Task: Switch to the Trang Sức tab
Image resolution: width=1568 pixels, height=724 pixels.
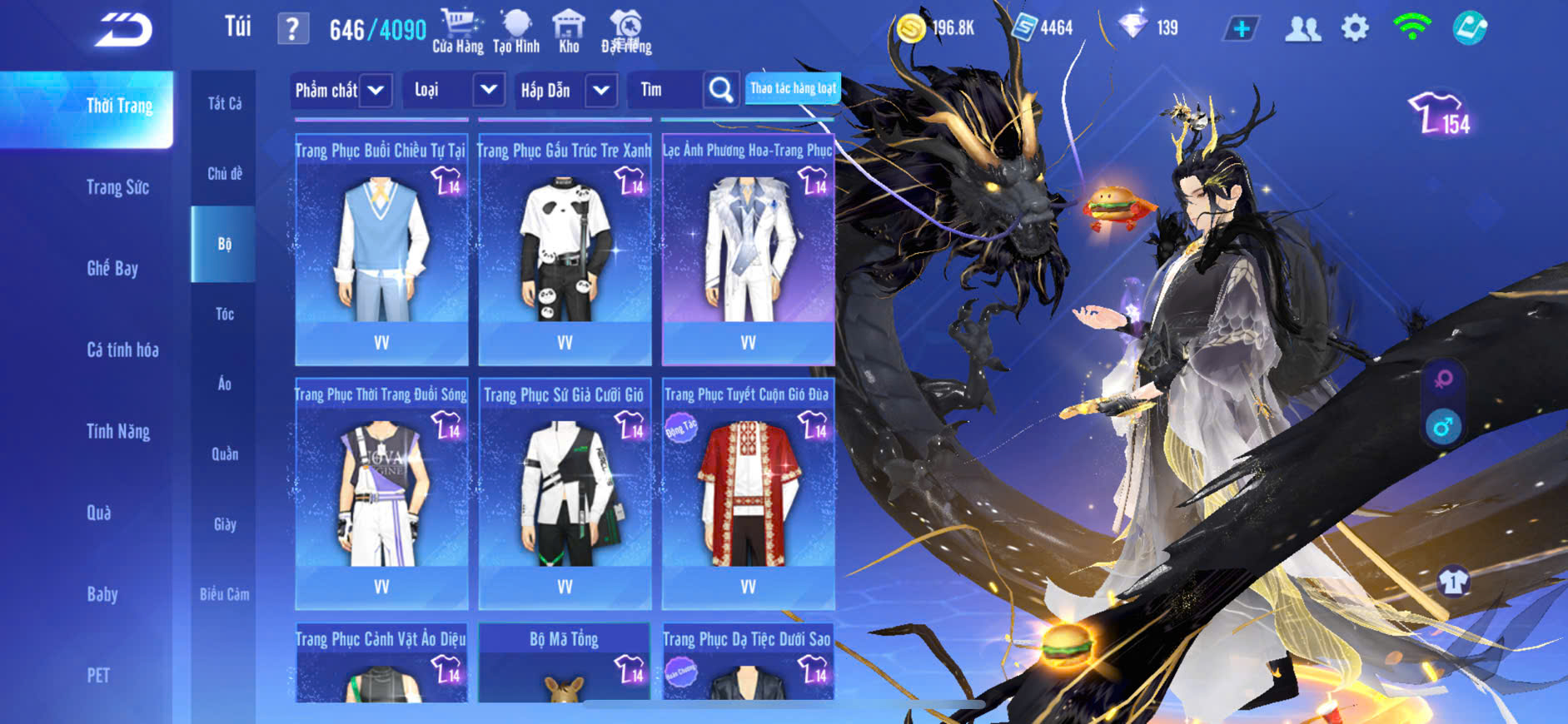Action: 117,187
